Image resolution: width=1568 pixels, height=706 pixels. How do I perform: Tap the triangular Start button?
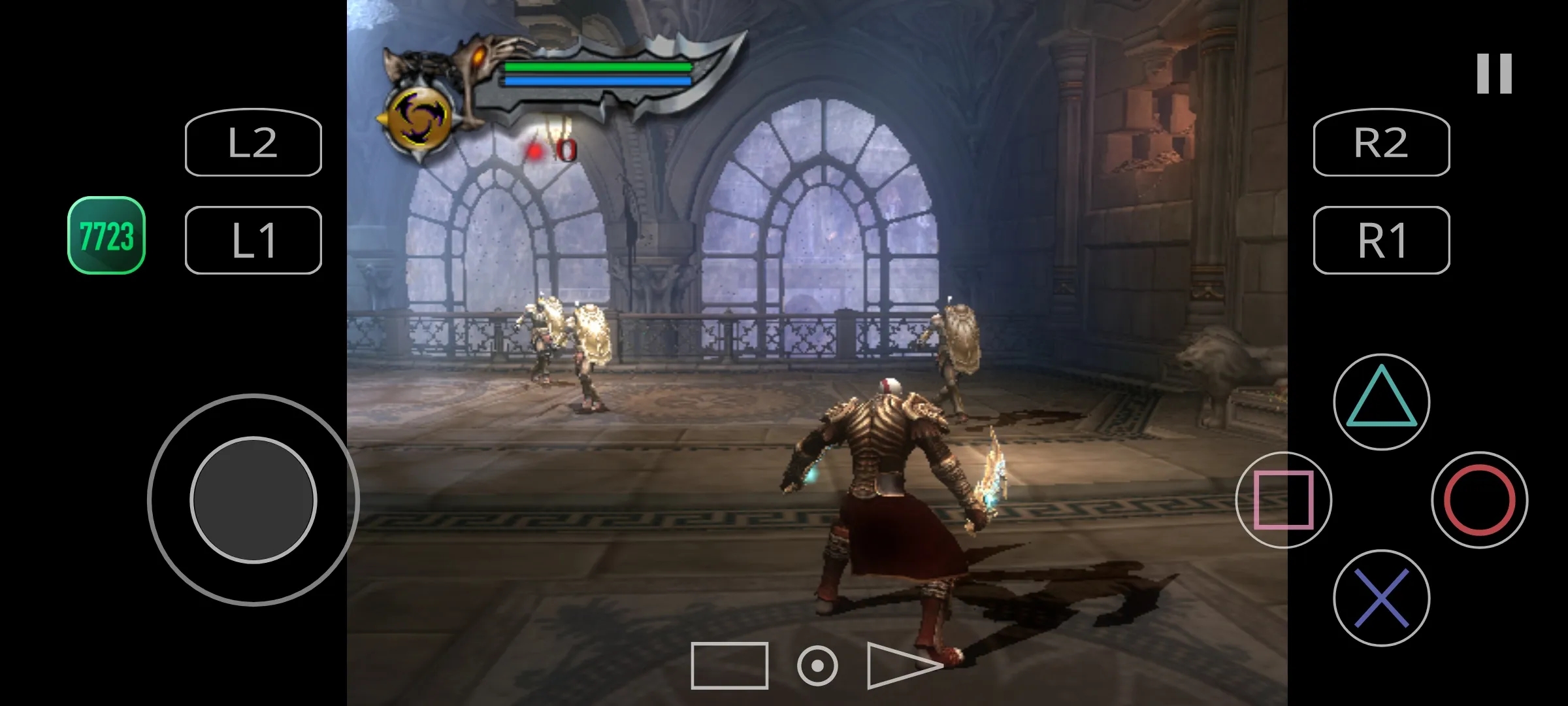[902, 665]
